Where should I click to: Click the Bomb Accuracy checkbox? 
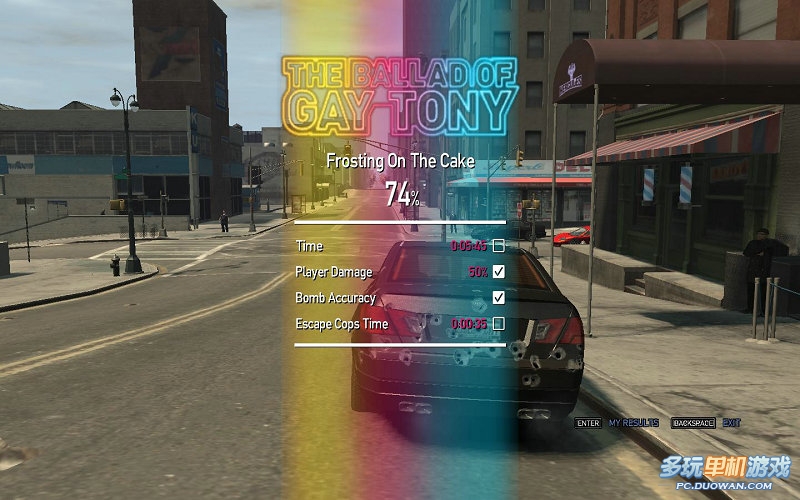click(x=498, y=297)
